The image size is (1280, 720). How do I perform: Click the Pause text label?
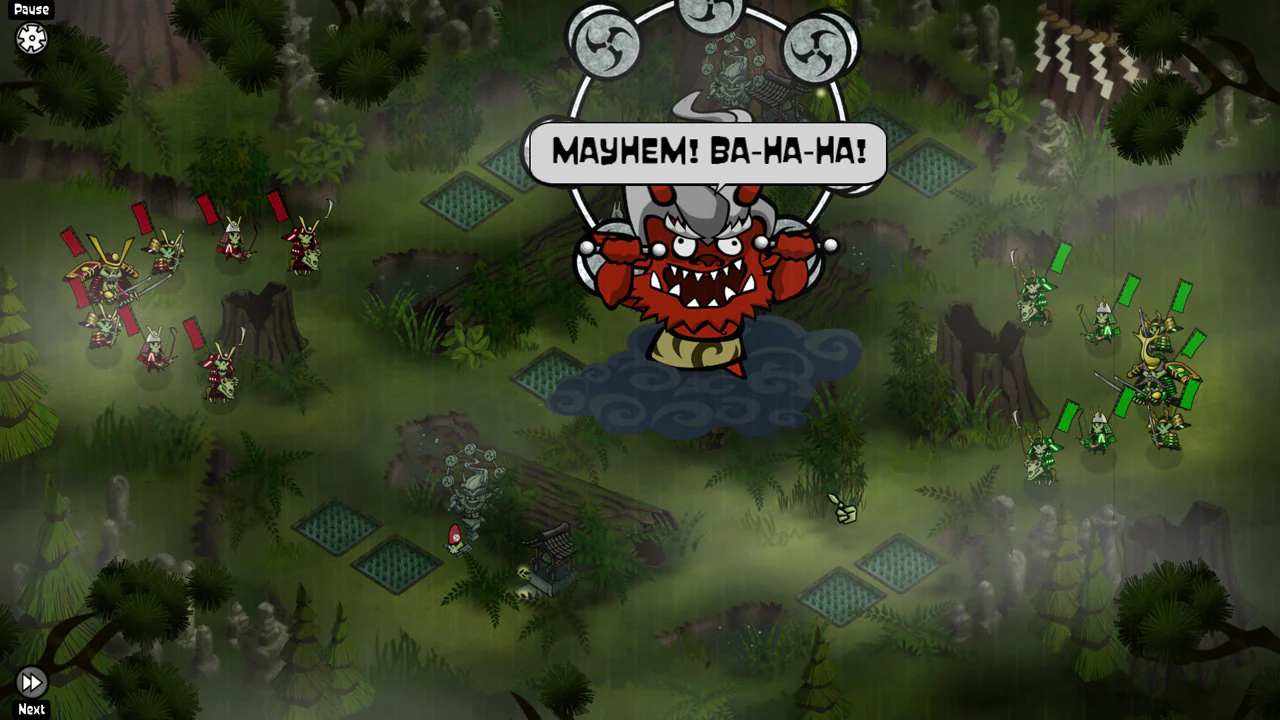coord(31,9)
